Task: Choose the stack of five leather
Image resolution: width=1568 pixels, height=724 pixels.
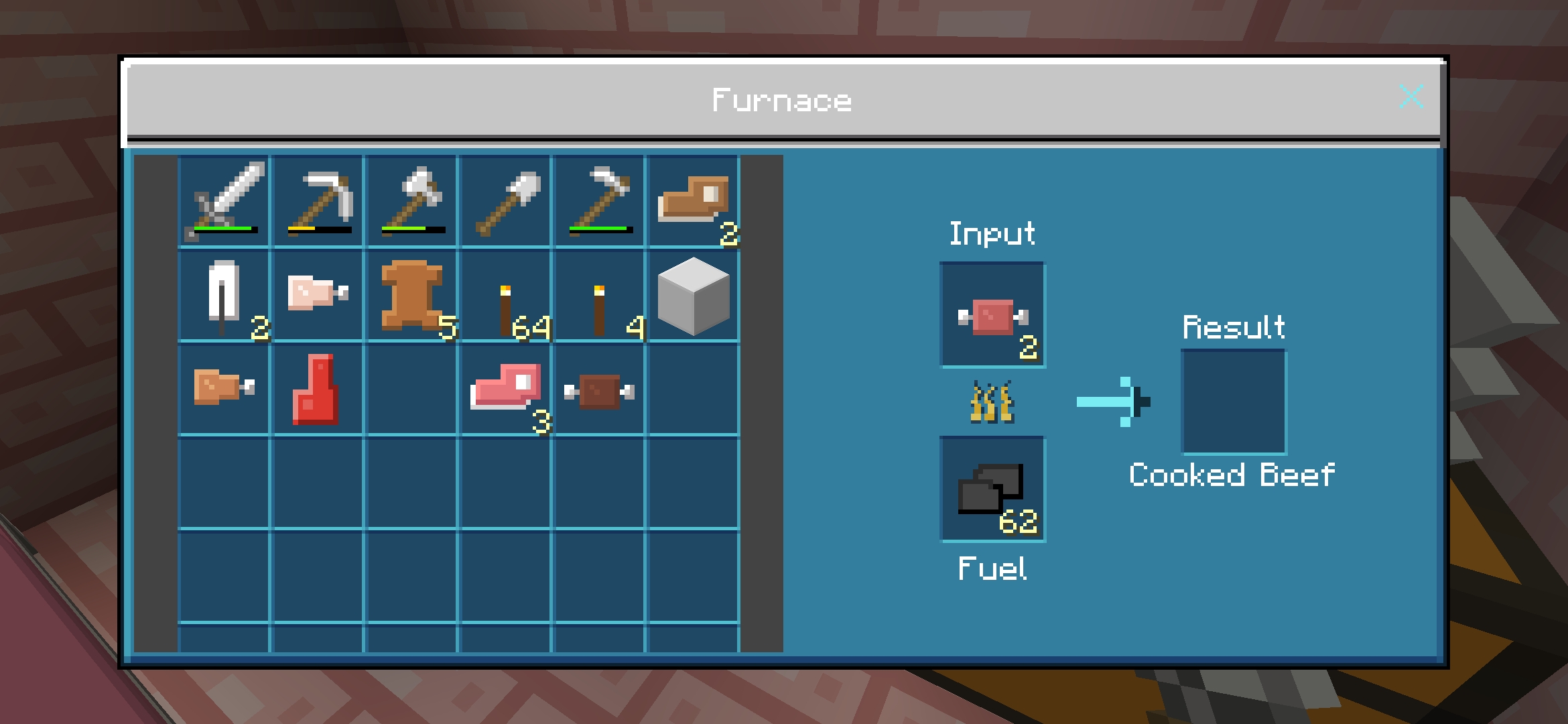Action: [412, 296]
